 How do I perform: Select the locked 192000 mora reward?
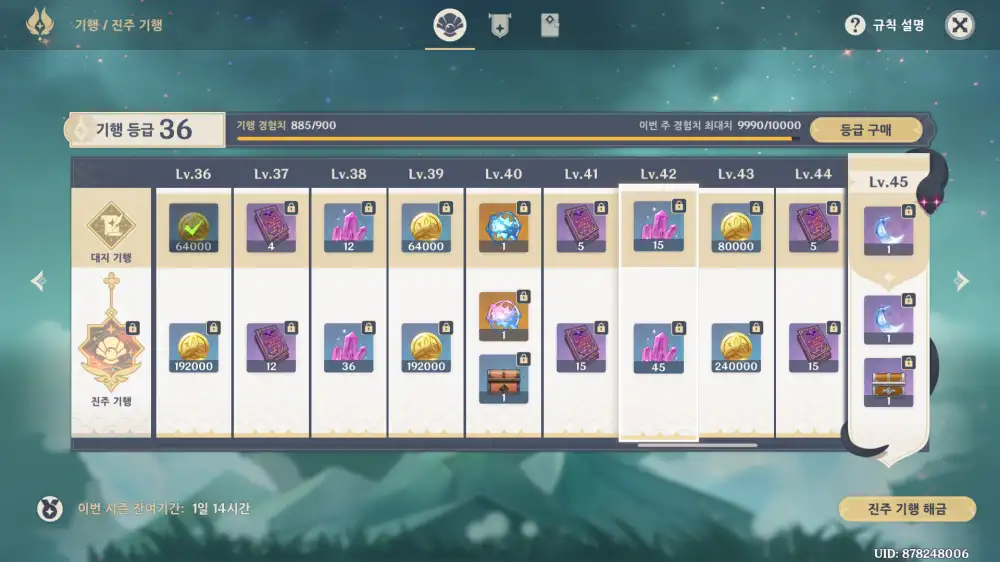click(193, 347)
